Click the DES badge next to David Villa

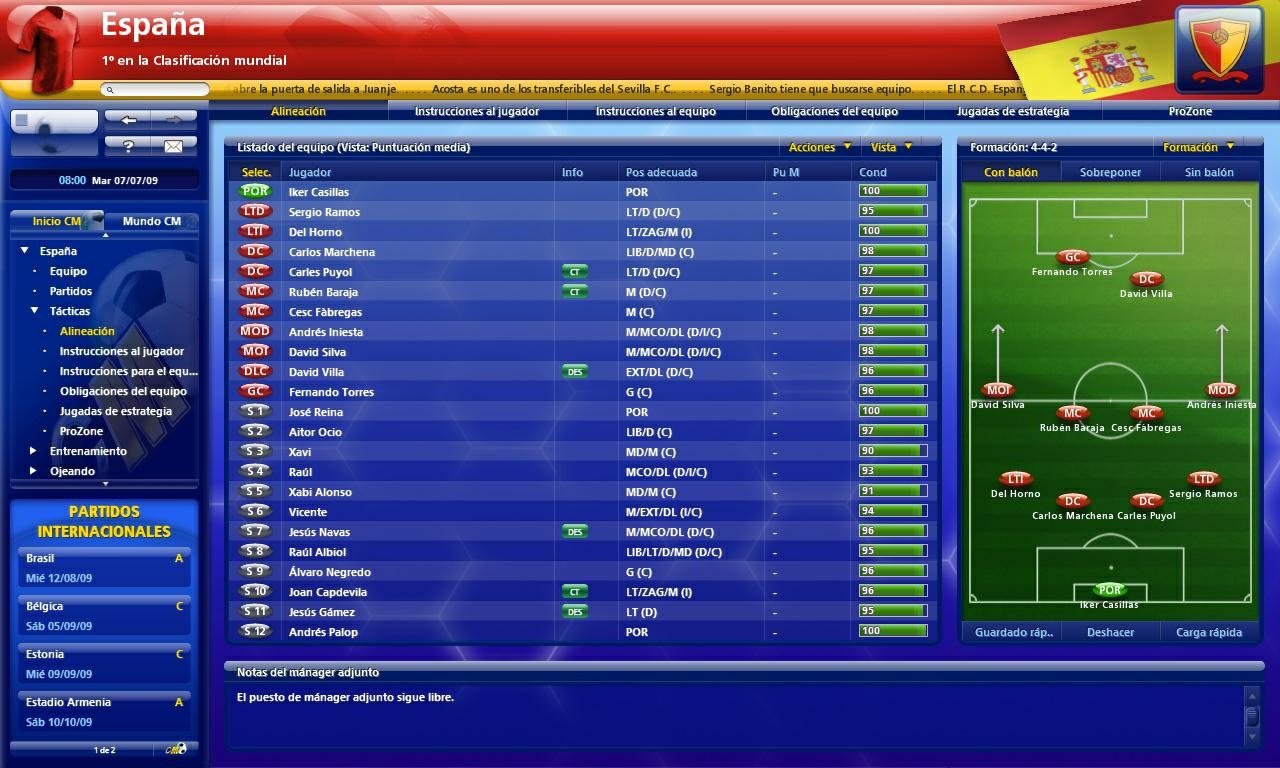point(575,371)
